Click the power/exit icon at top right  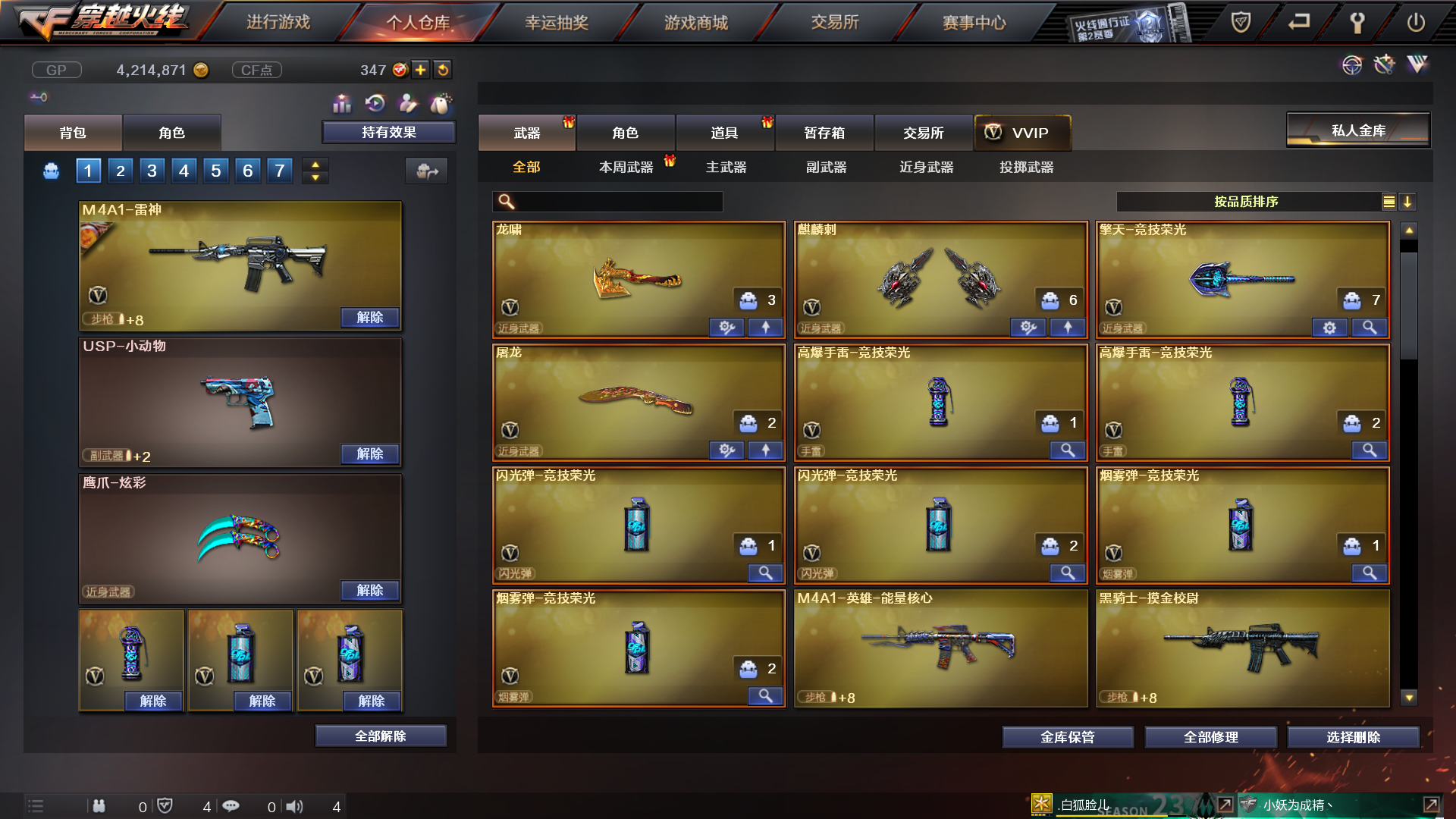tap(1417, 22)
